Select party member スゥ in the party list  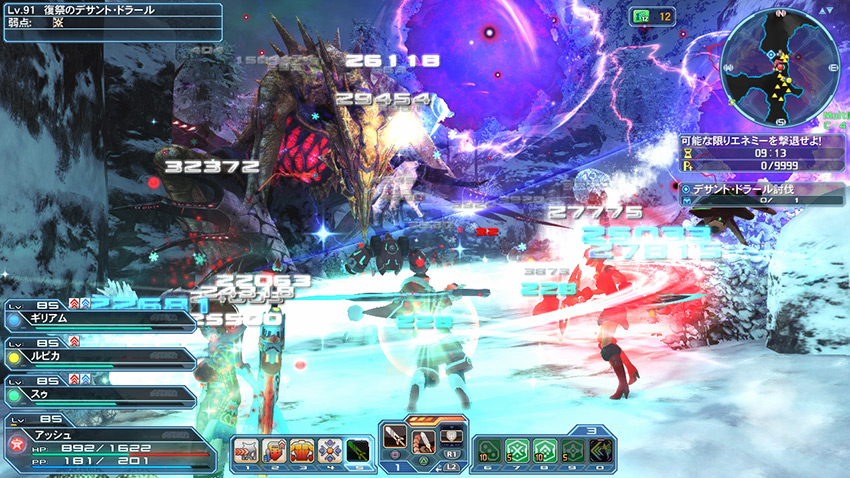[x=100, y=394]
